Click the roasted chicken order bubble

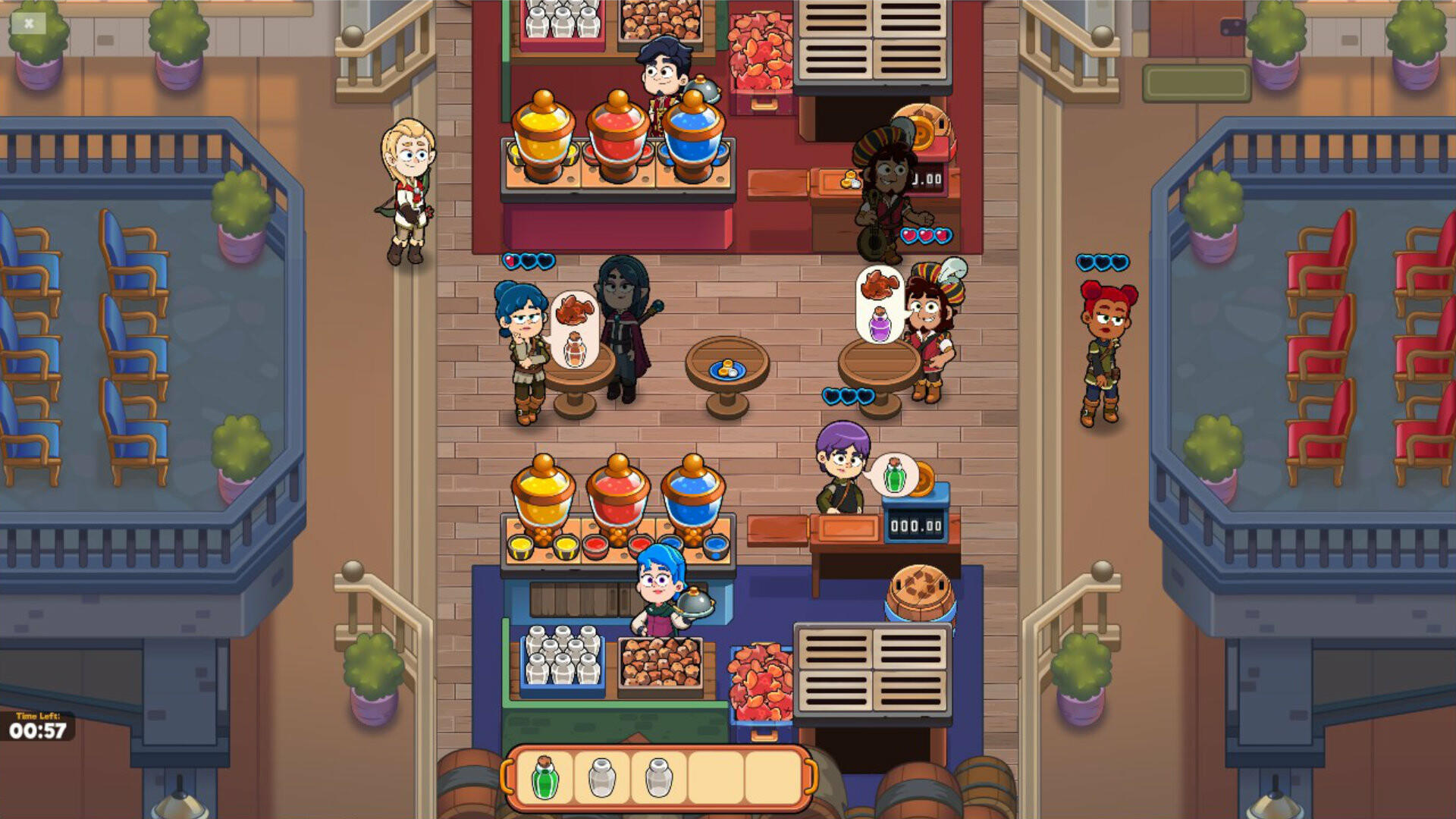pos(880,284)
